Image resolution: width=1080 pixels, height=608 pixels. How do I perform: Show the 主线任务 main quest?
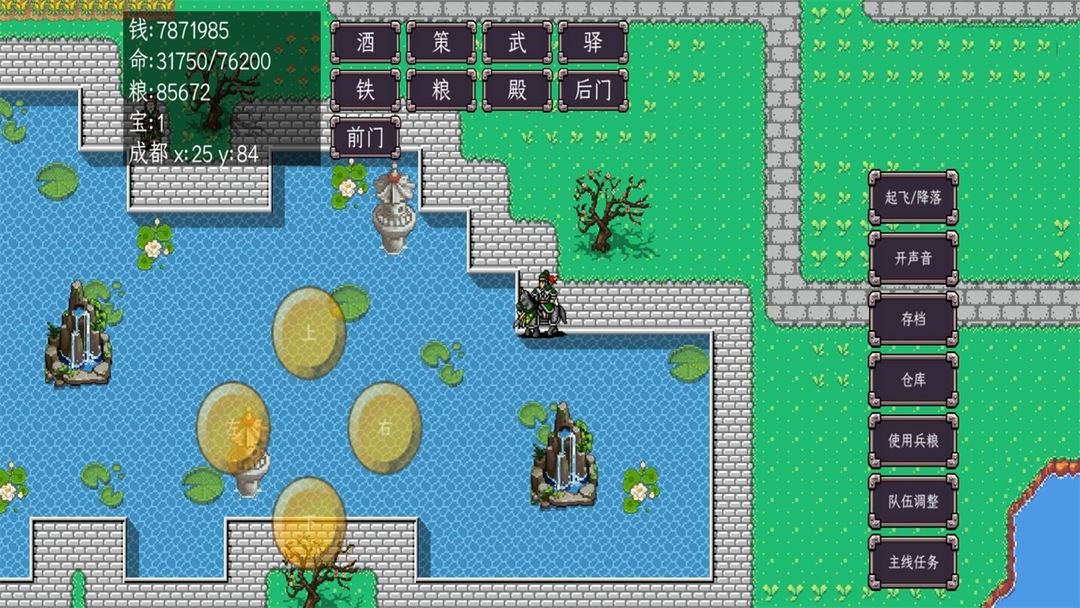coord(913,561)
